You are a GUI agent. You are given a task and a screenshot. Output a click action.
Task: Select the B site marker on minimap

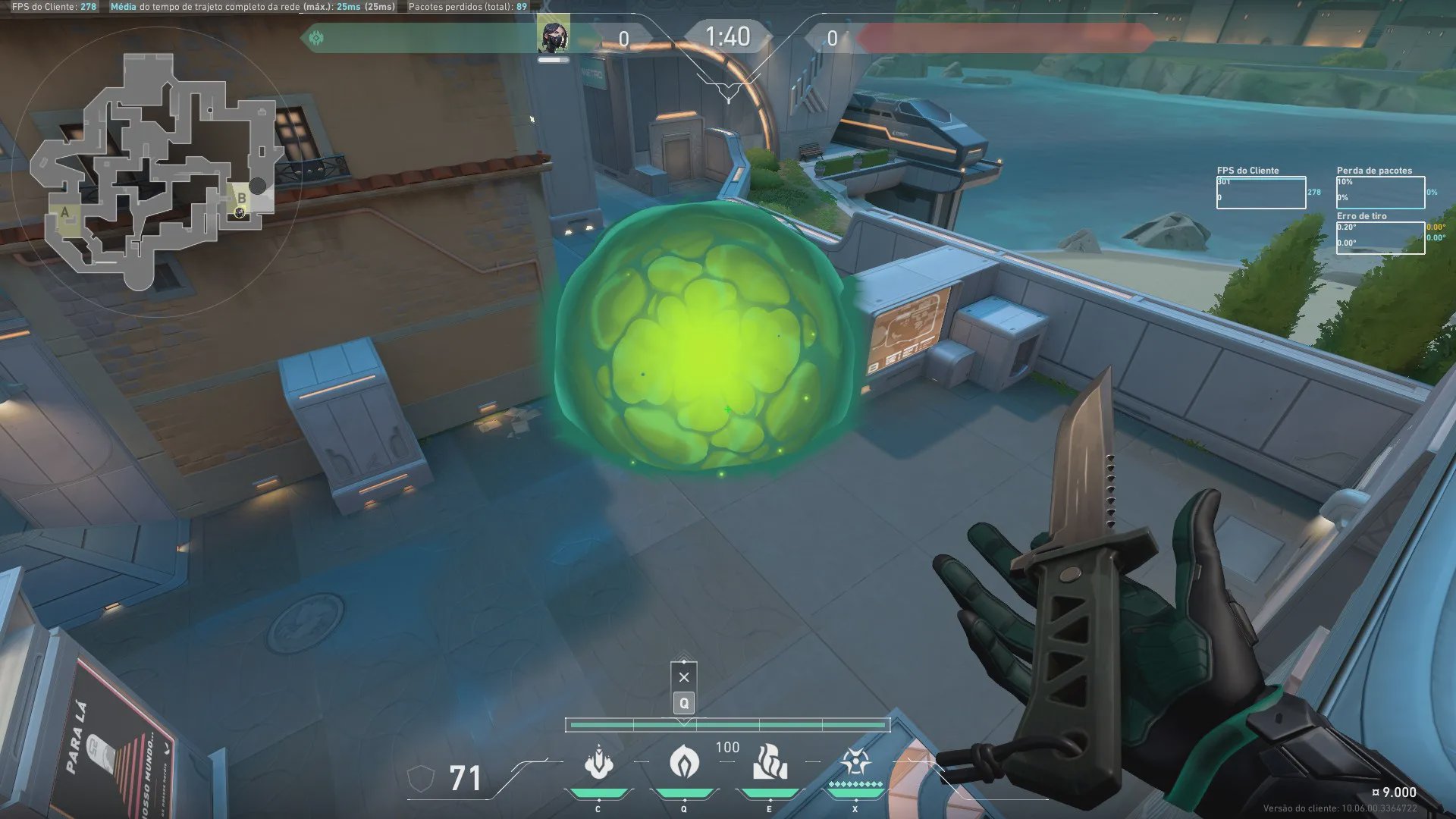click(x=242, y=198)
